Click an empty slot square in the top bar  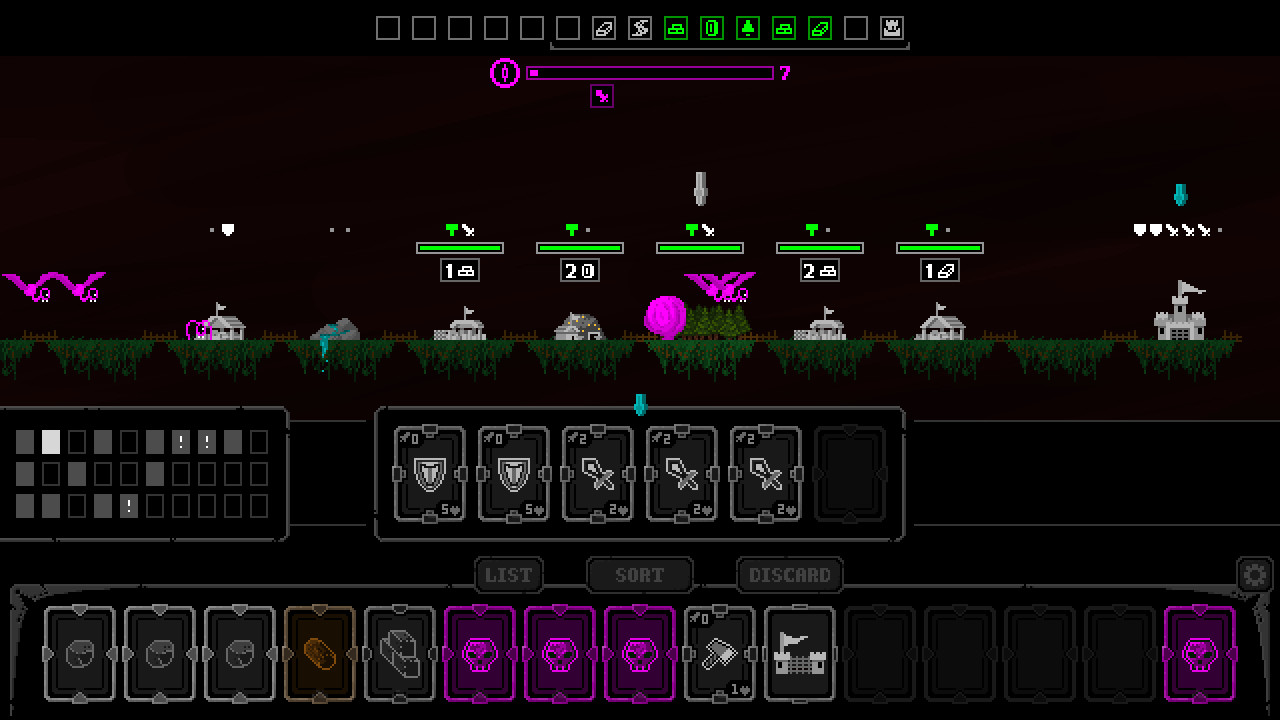pyautogui.click(x=389, y=28)
